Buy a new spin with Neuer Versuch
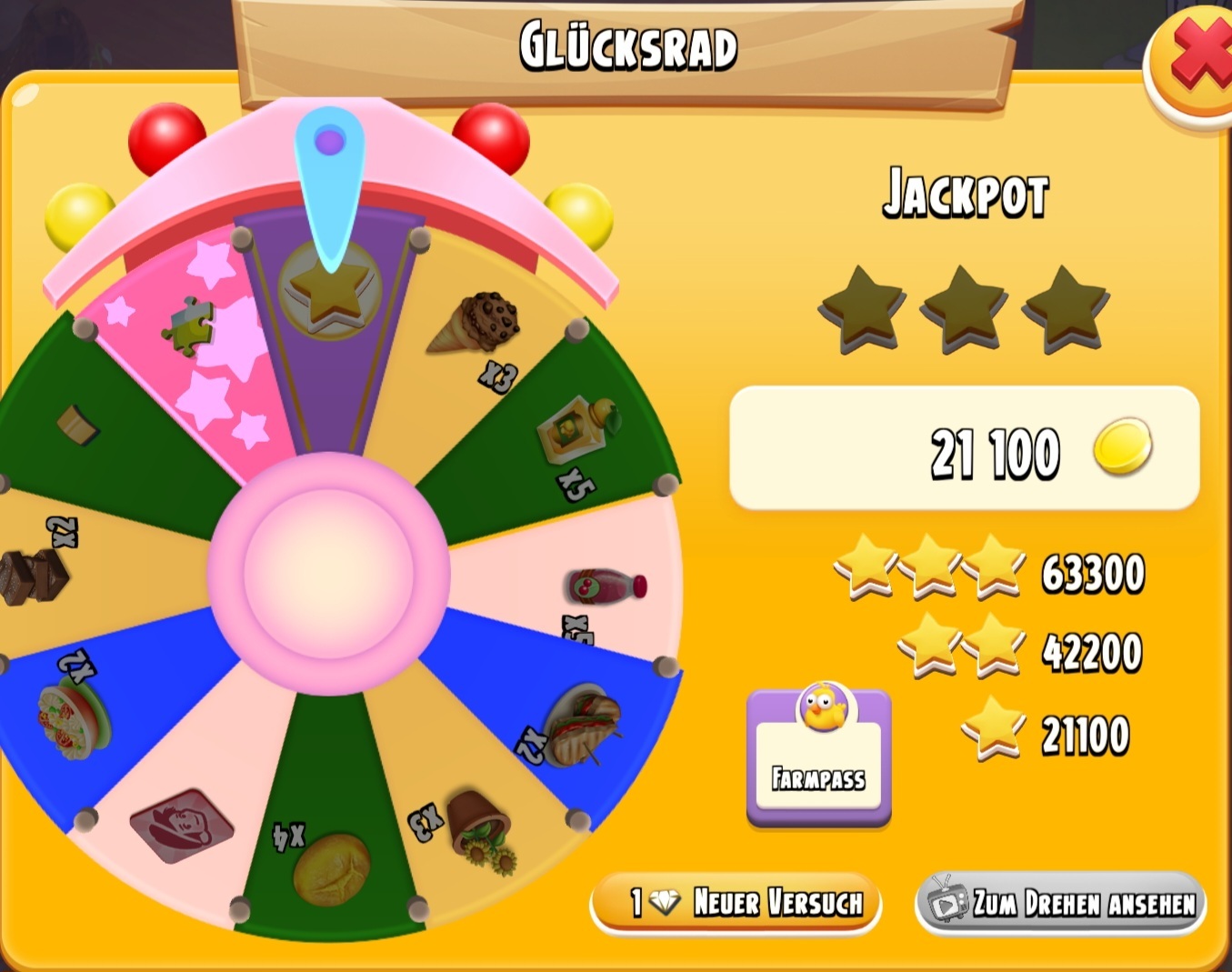Screen dimensions: 1232x972 point(736,902)
